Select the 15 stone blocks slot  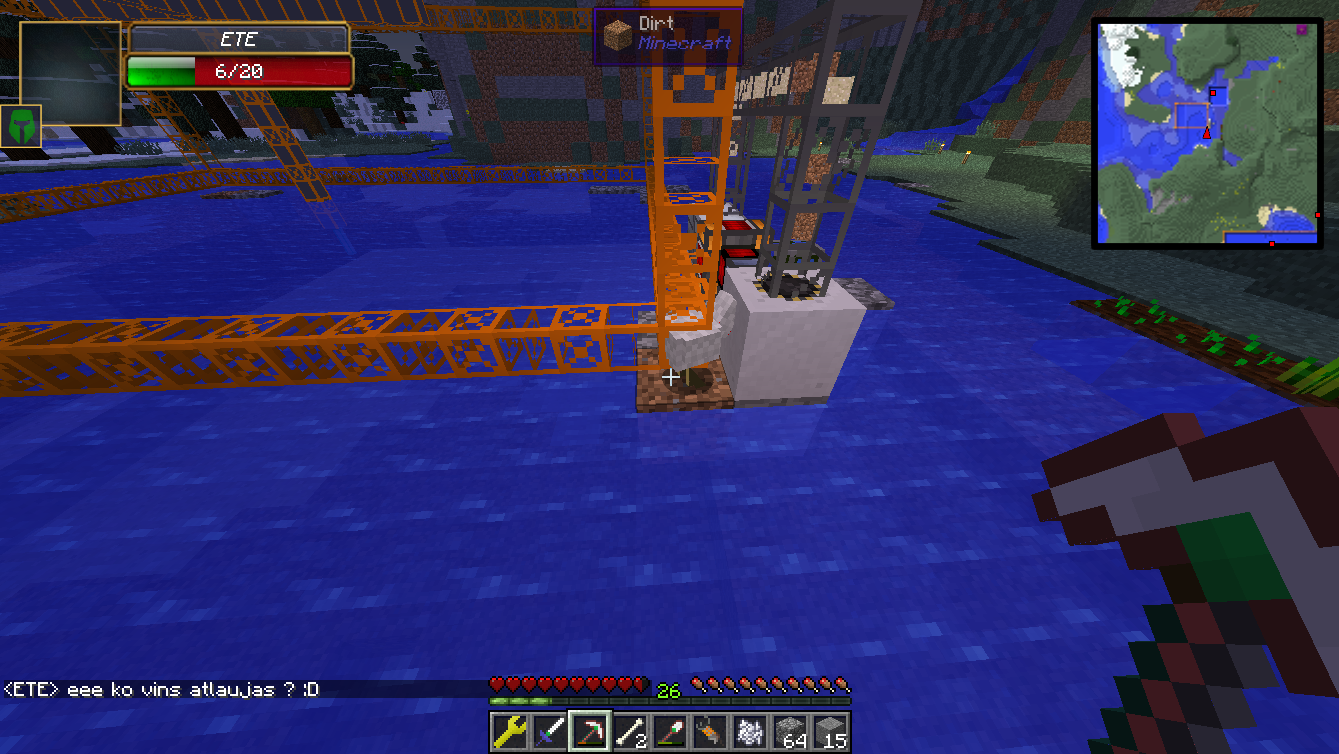(830, 732)
